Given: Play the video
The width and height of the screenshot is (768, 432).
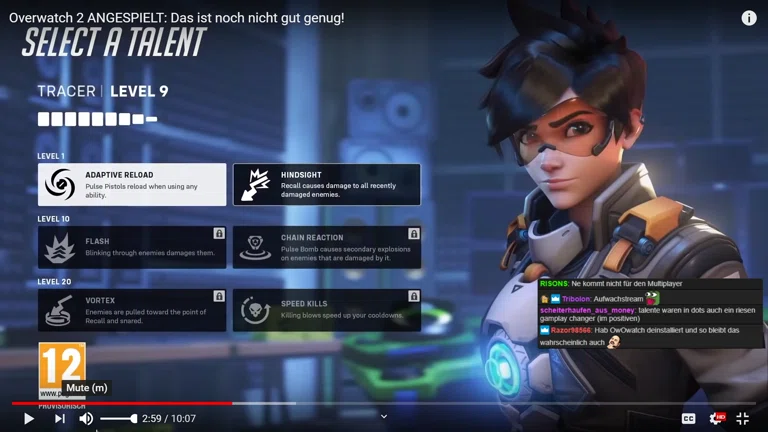Looking at the screenshot, I should point(28,418).
